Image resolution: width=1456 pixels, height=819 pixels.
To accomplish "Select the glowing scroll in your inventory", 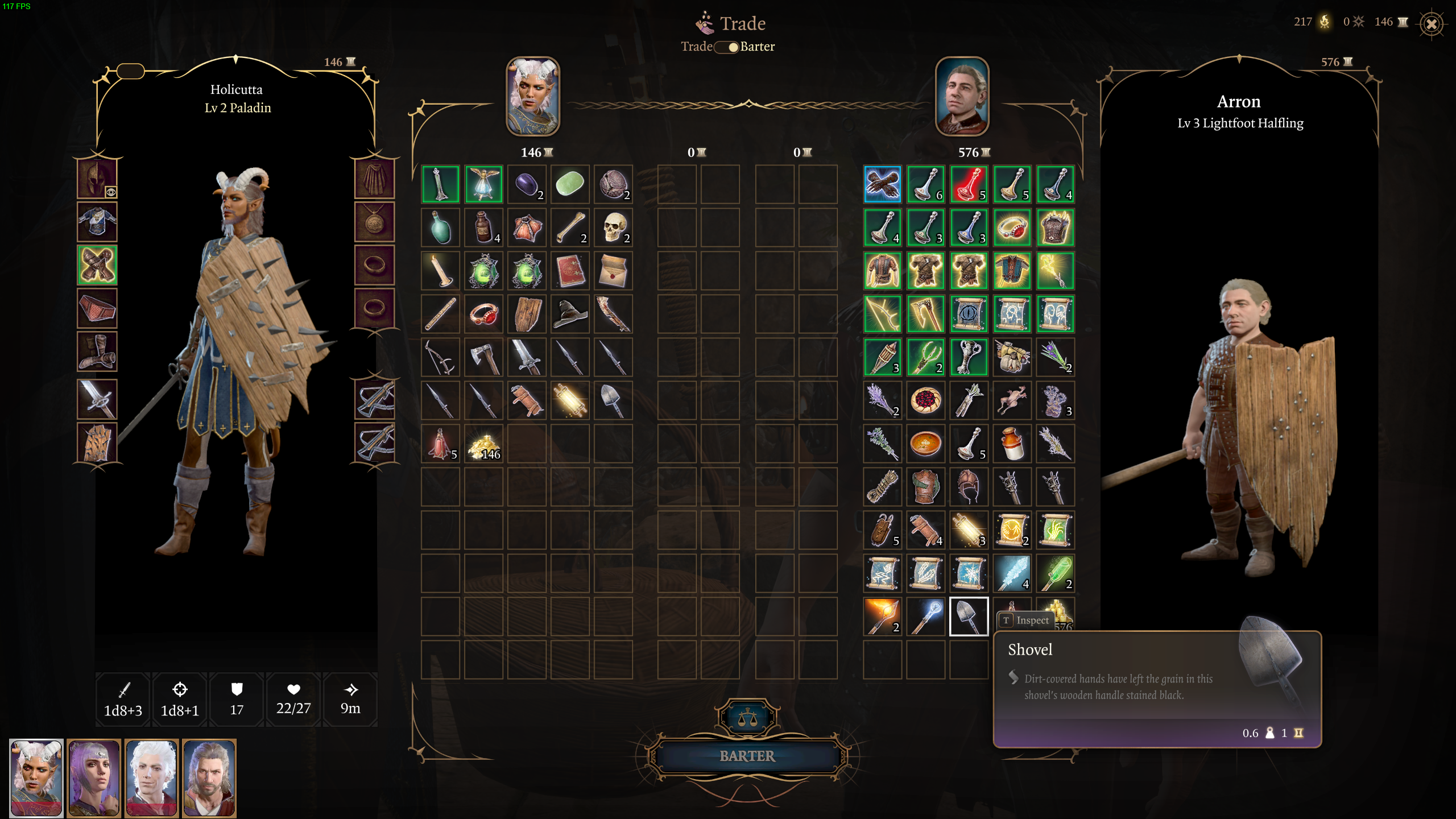I will click(x=570, y=400).
